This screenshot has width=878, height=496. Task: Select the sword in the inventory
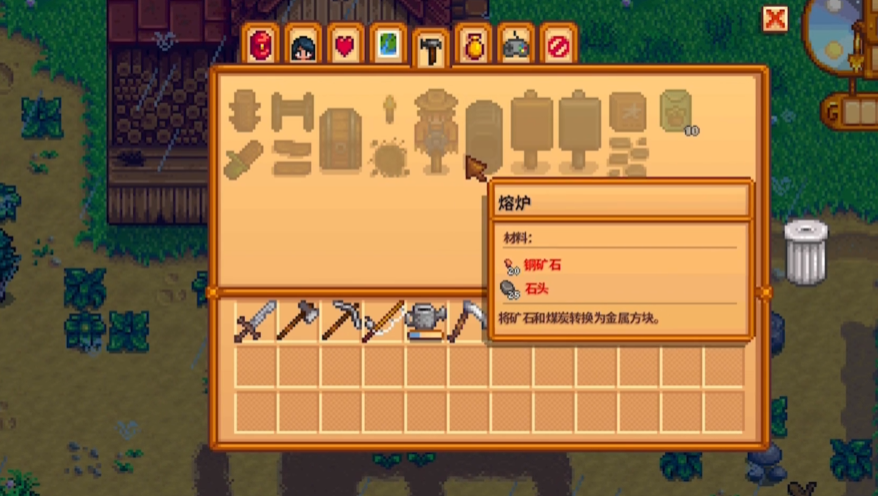(x=255, y=322)
